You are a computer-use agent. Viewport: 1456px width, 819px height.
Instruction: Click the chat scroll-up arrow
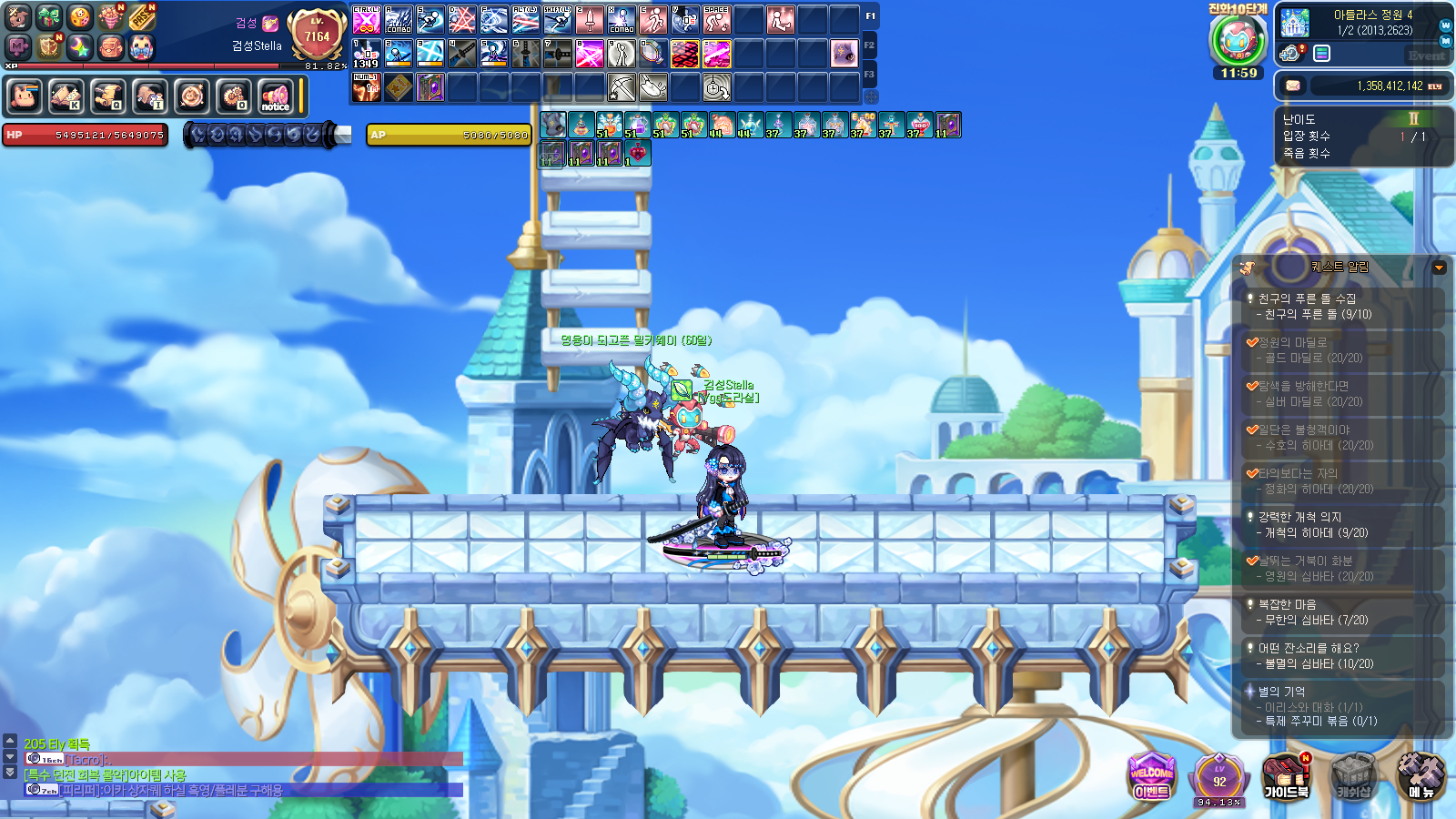click(x=10, y=741)
